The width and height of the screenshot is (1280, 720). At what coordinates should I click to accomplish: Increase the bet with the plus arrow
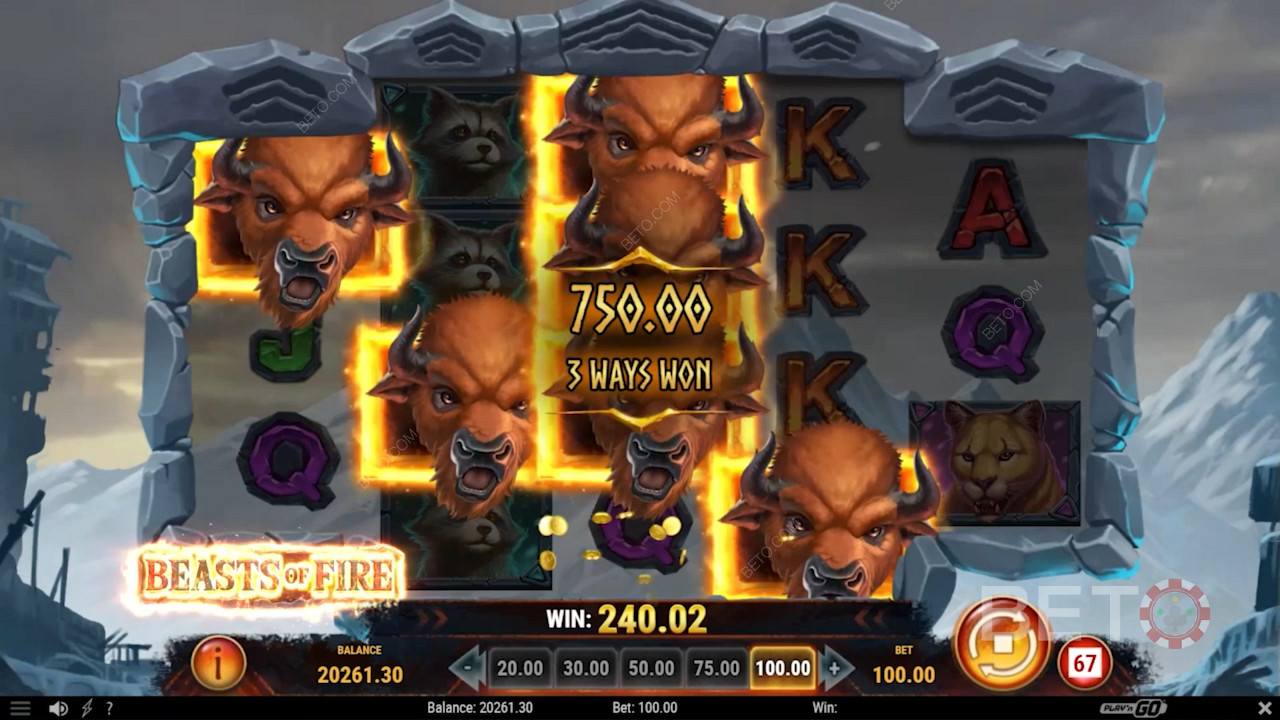[x=836, y=668]
